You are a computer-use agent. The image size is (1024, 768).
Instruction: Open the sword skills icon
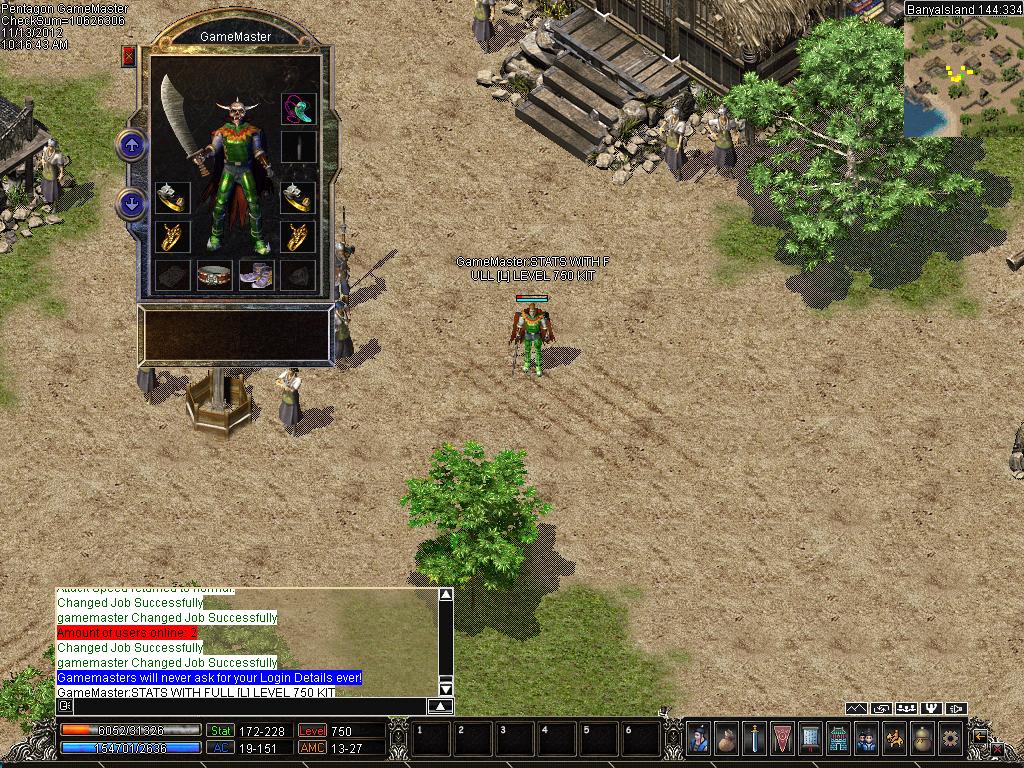(x=755, y=739)
